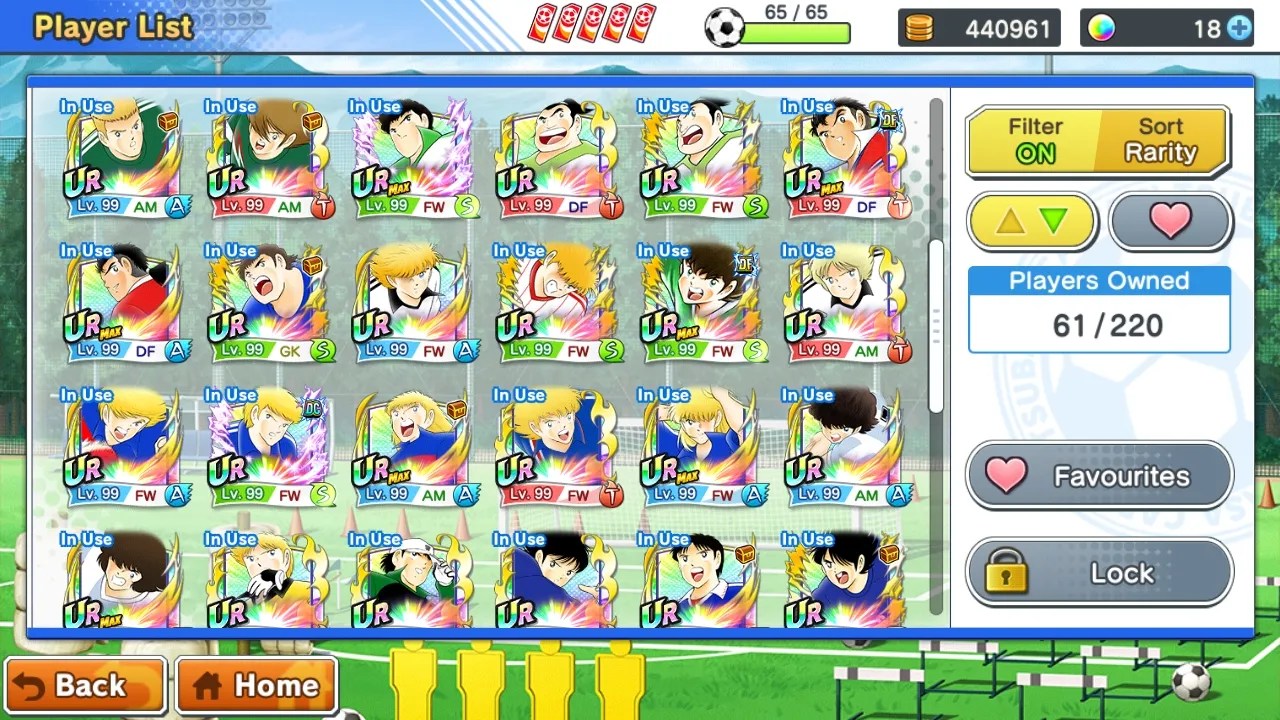This screenshot has height=720, width=1280.
Task: Switch ascending/descending order with triangle button
Action: (x=1032, y=221)
